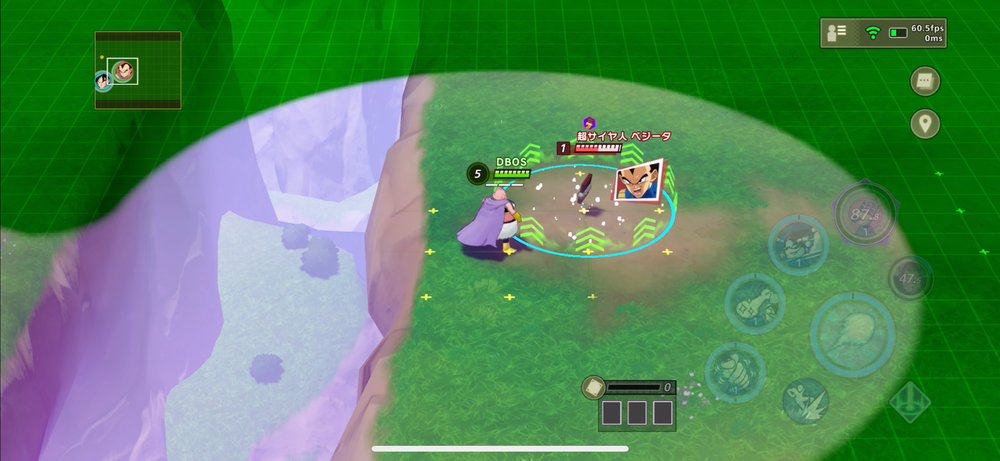Viewport: 1000px width, 461px height.
Task: Use the dash sprint skill icon
Action: click(804, 400)
